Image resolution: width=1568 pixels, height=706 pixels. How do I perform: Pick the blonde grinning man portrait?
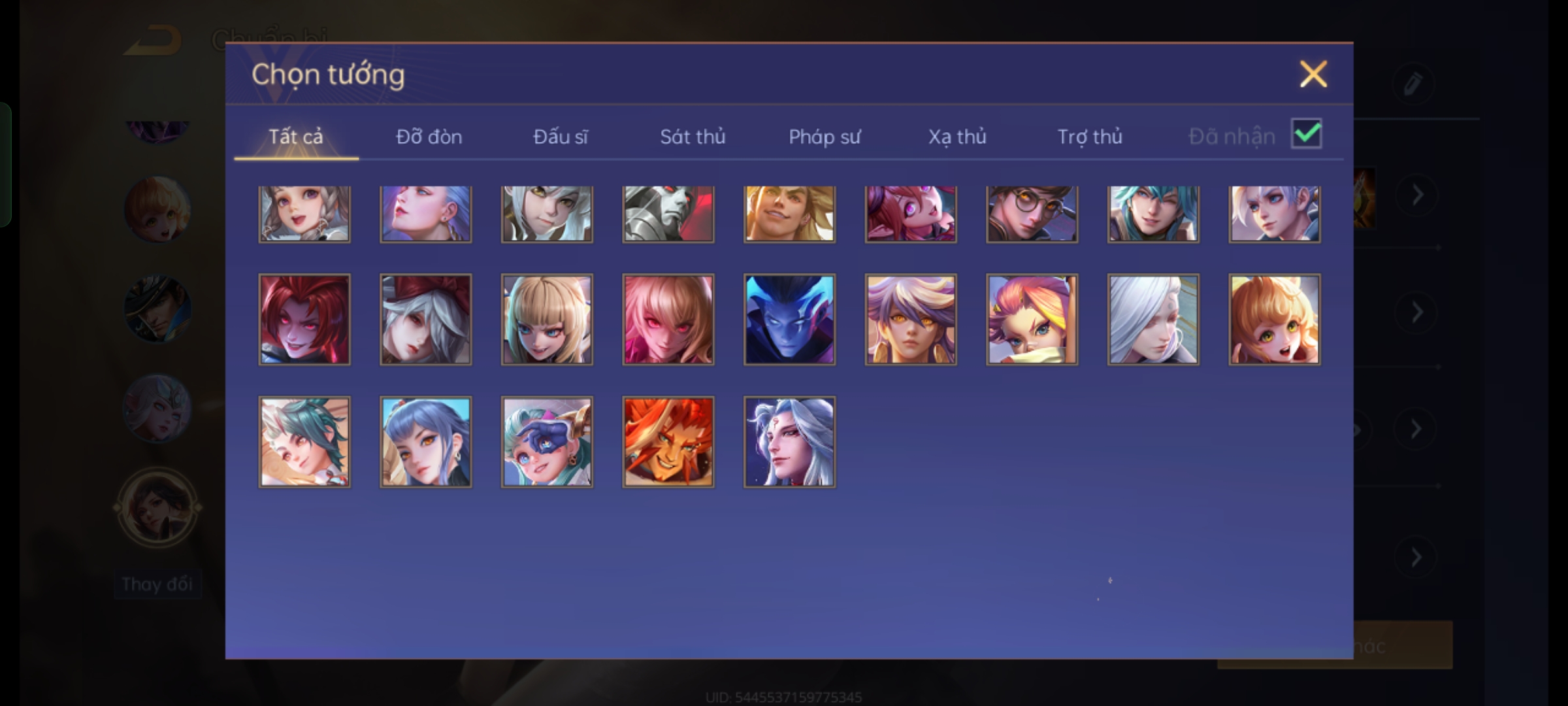(x=789, y=214)
